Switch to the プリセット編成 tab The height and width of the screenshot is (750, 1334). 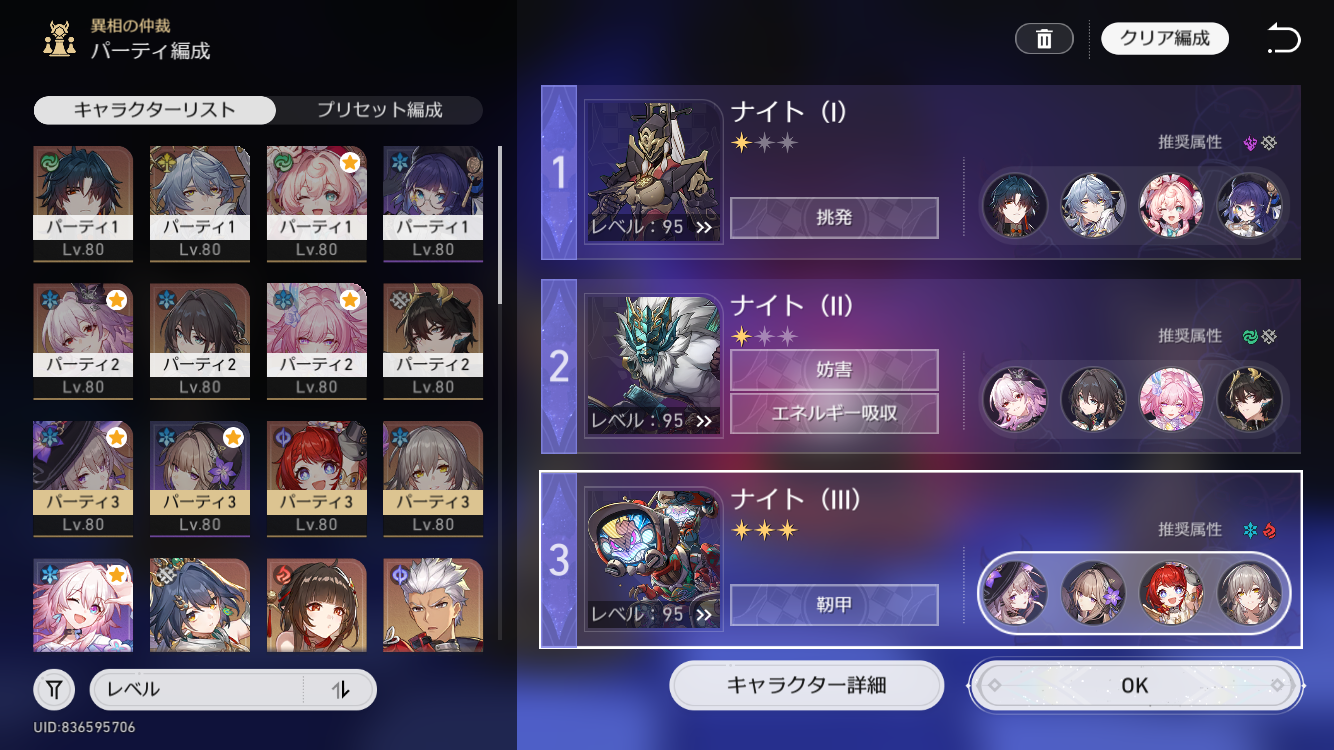click(x=379, y=110)
